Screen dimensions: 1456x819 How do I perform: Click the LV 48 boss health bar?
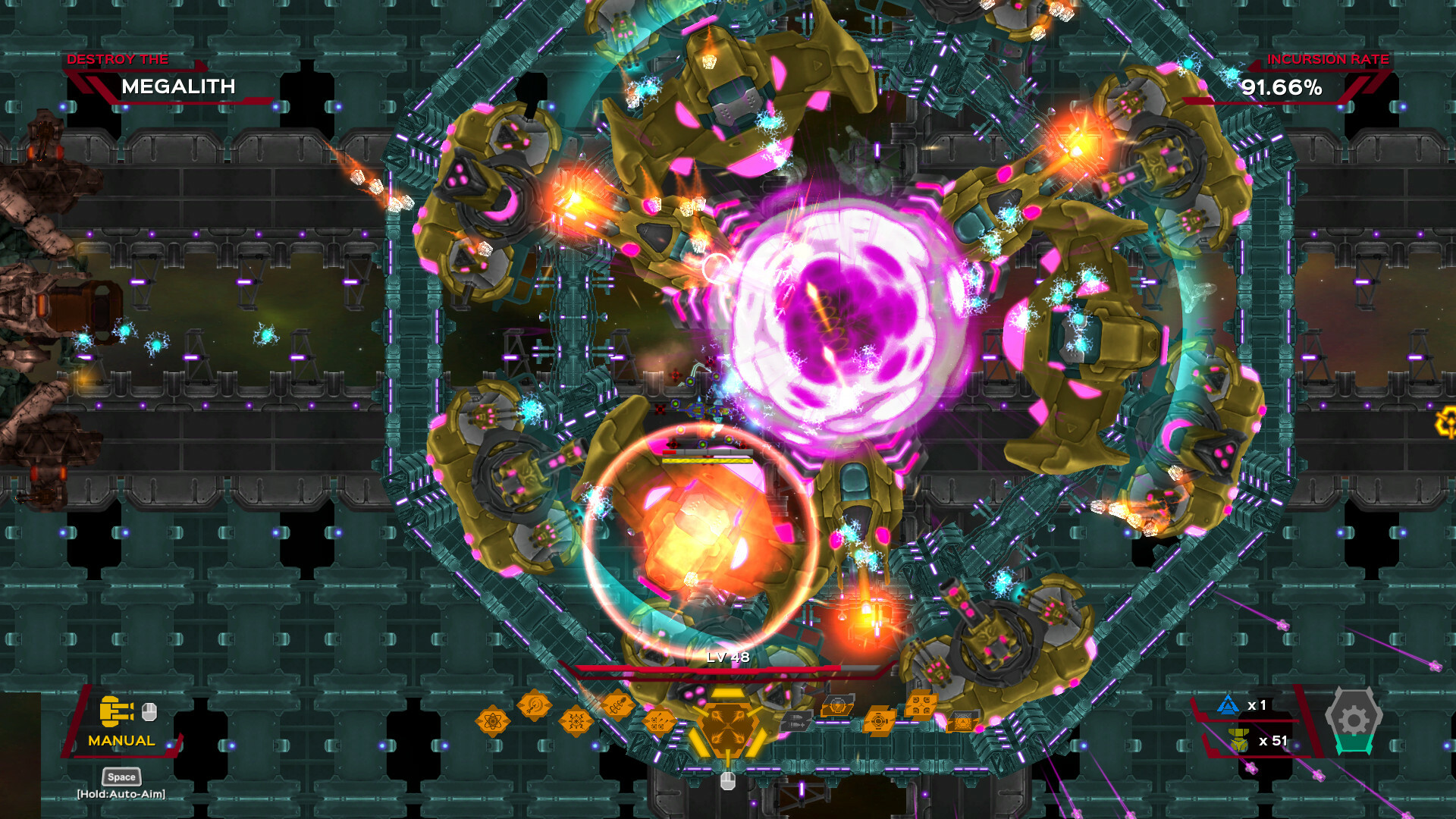726,667
